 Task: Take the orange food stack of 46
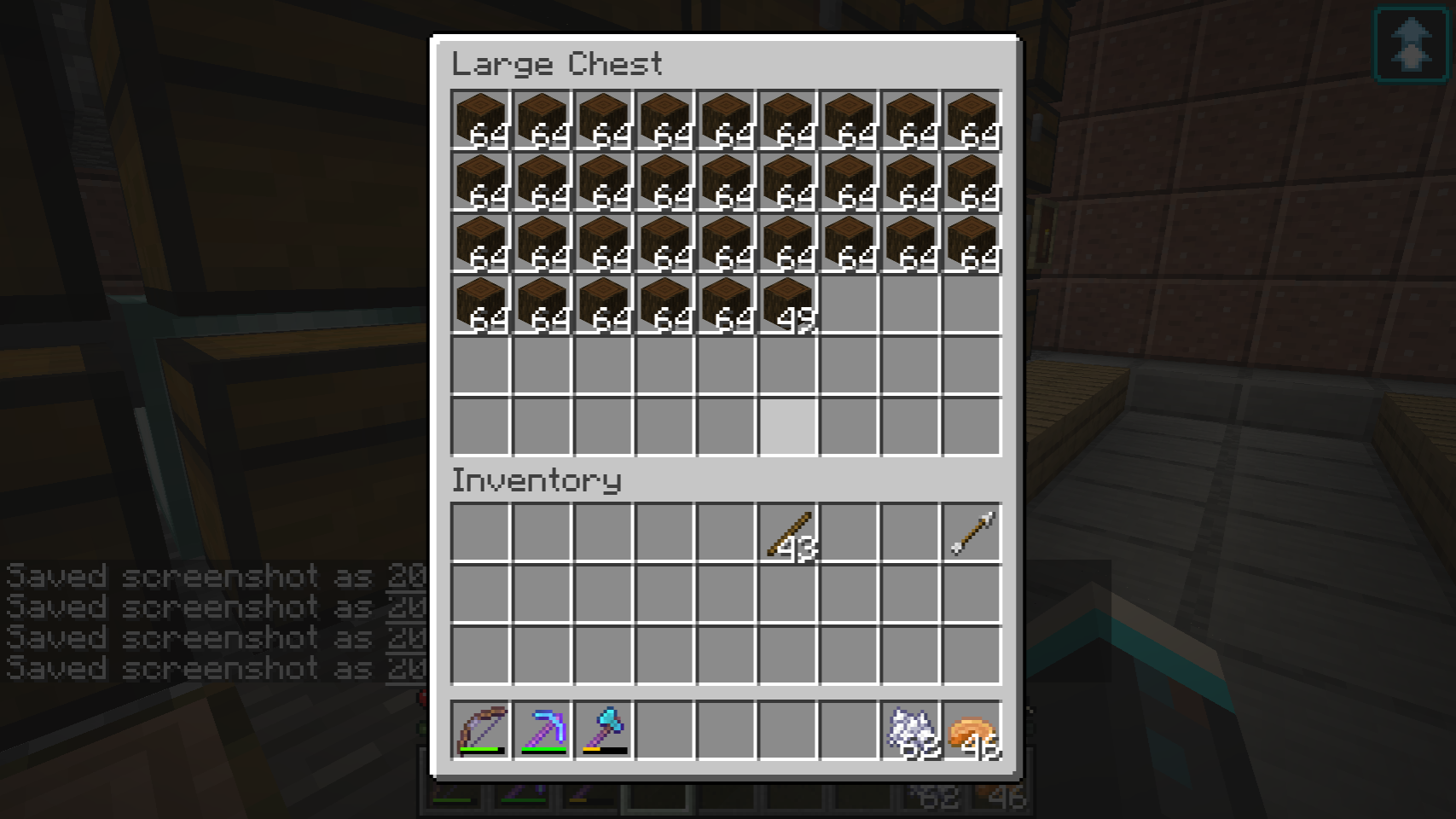coord(972,730)
